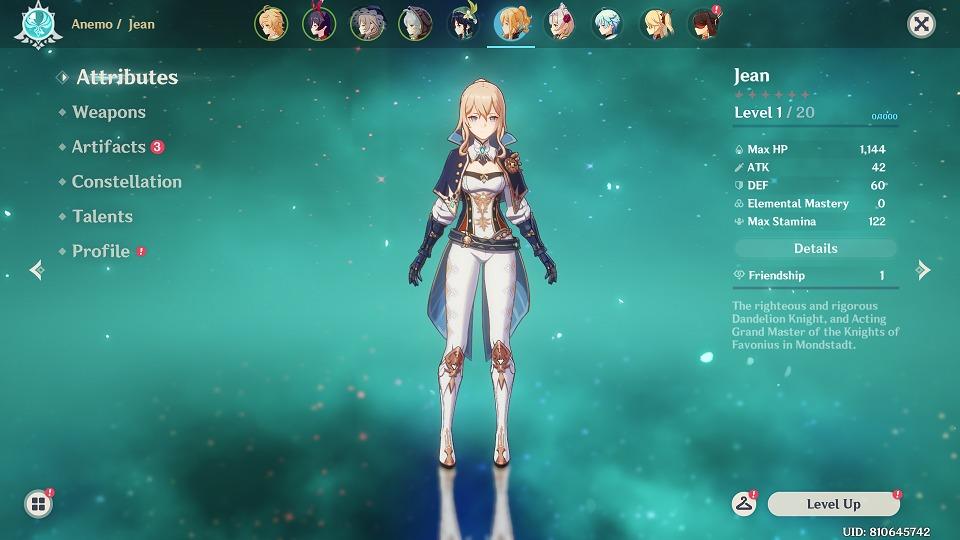Level Up Jean
The image size is (960, 540).
pyautogui.click(x=833, y=504)
